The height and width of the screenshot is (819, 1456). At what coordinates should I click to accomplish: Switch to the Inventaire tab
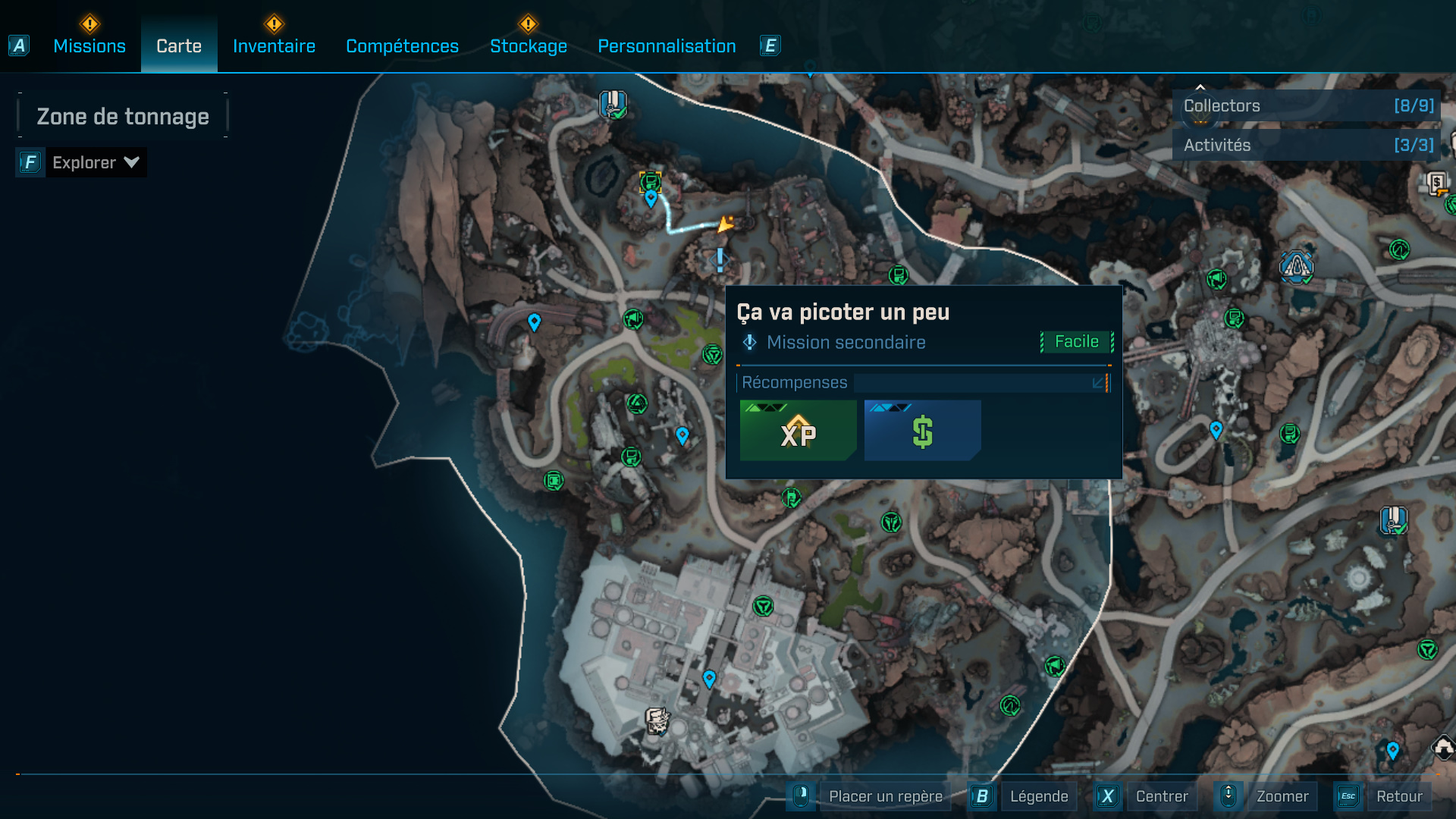pyautogui.click(x=274, y=45)
